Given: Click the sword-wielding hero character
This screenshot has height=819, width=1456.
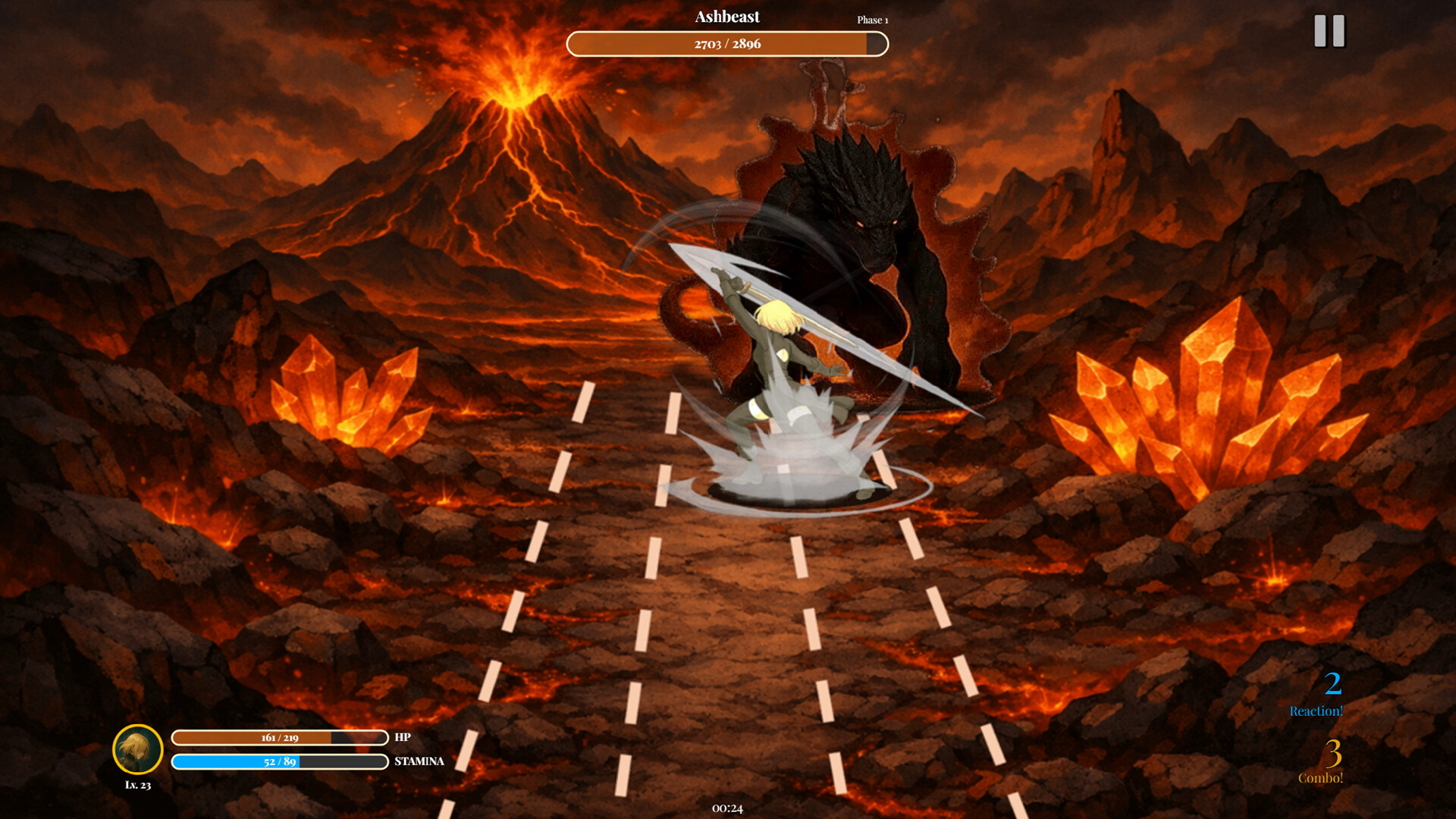Looking at the screenshot, I should pyautogui.click(x=781, y=364).
